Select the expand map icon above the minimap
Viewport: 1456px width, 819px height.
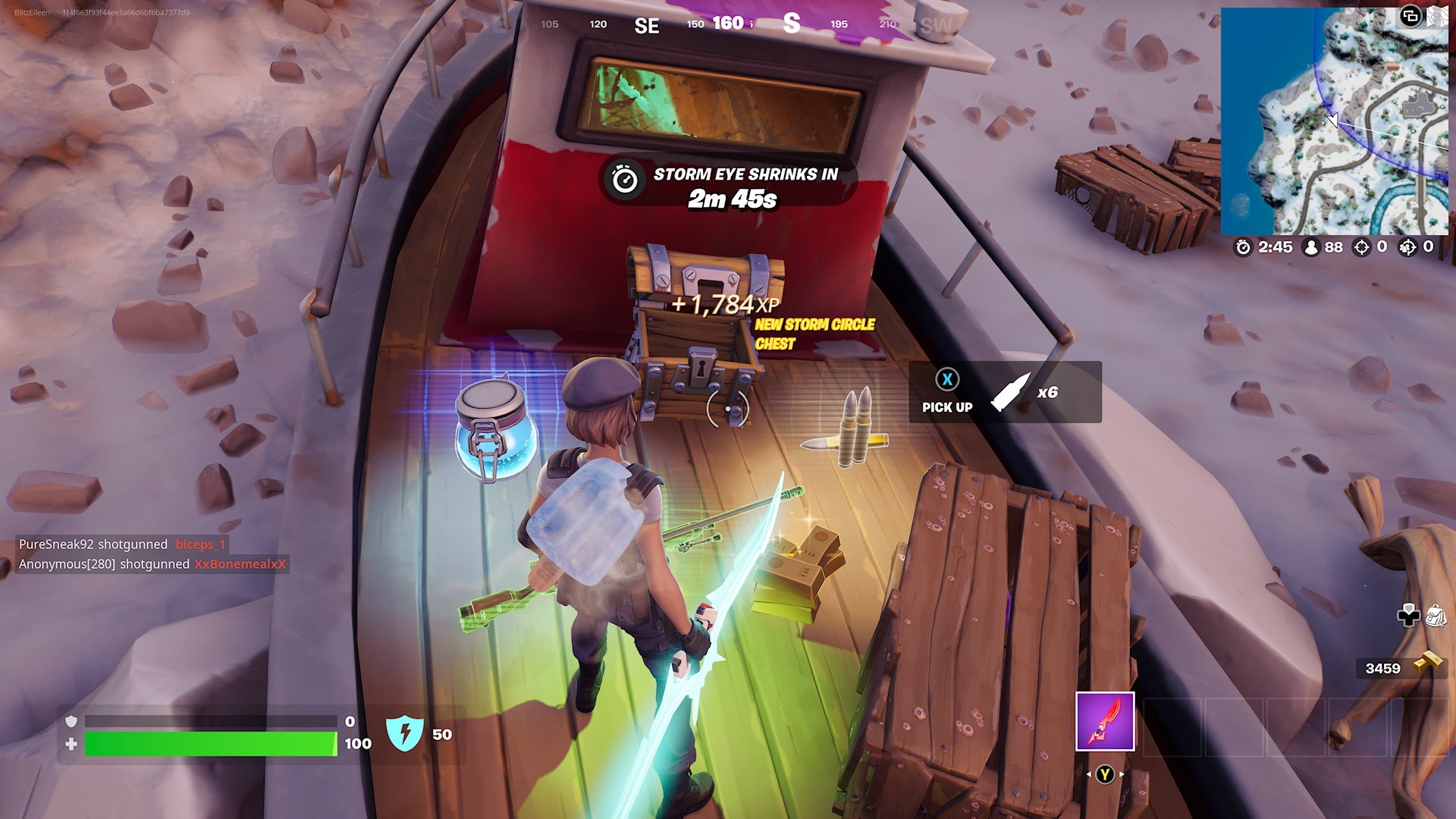[x=1411, y=16]
